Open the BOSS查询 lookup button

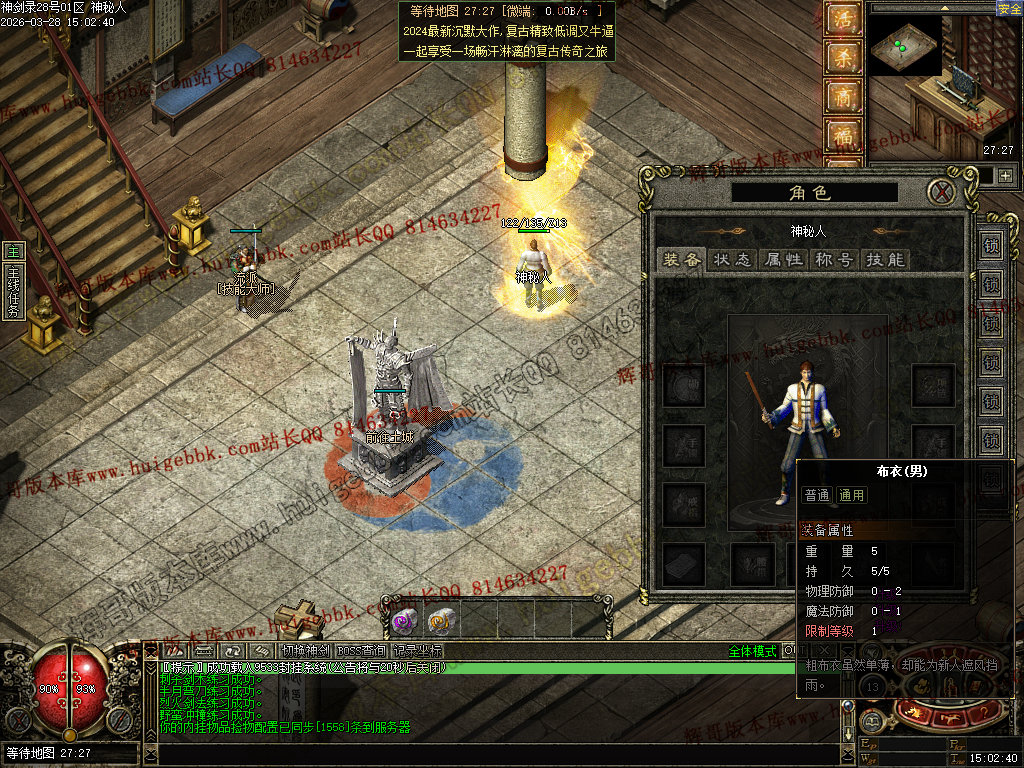[x=361, y=651]
